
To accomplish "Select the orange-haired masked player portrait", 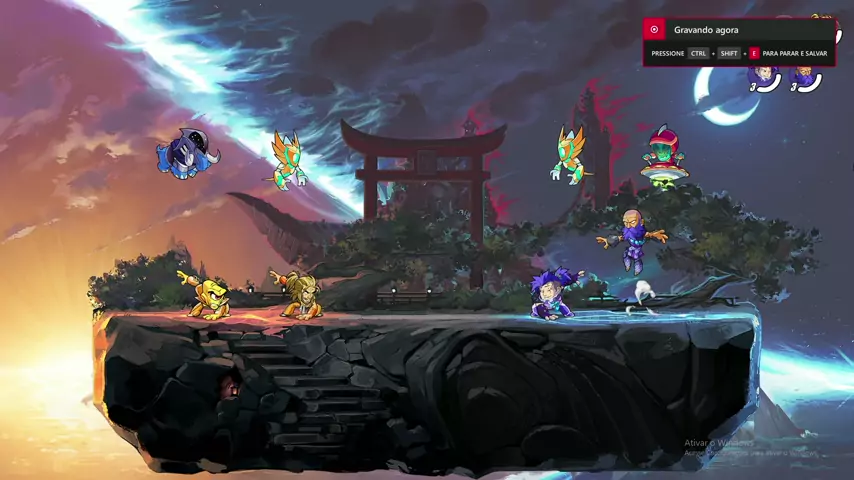I will tap(803, 75).
